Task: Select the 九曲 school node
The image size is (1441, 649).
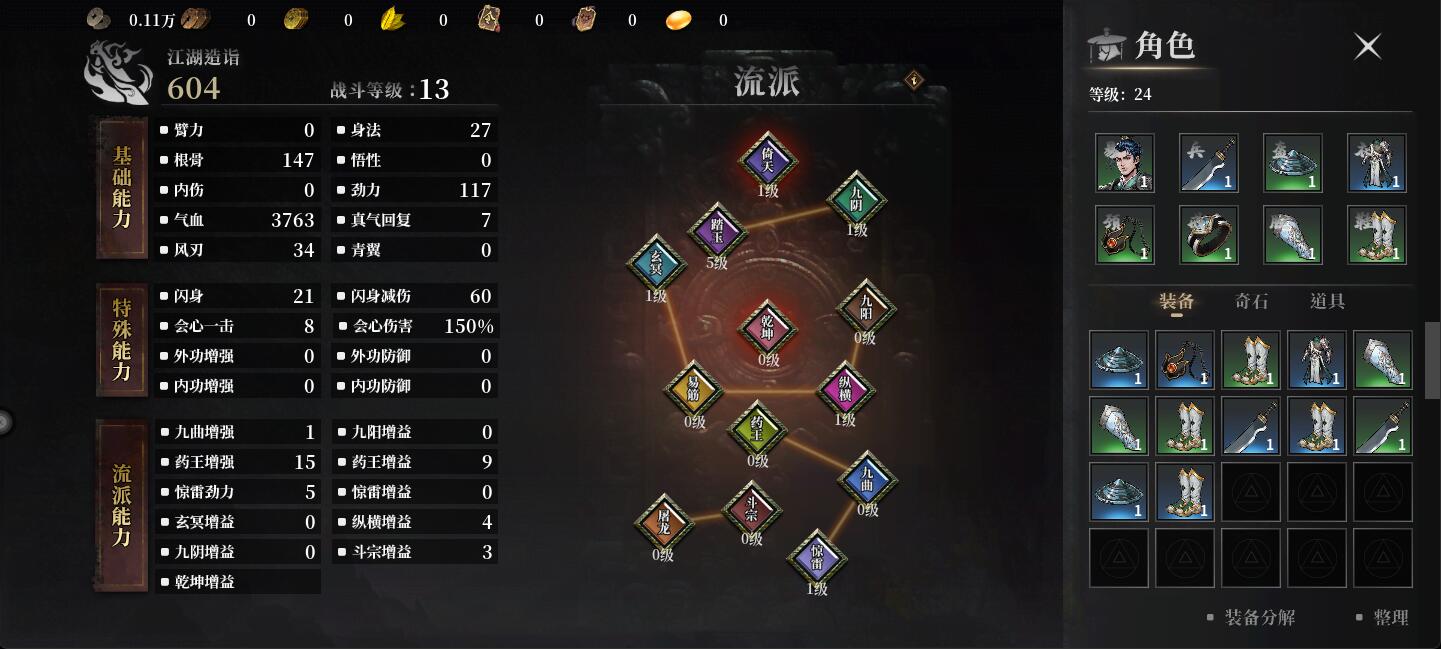Action: pyautogui.click(x=867, y=479)
